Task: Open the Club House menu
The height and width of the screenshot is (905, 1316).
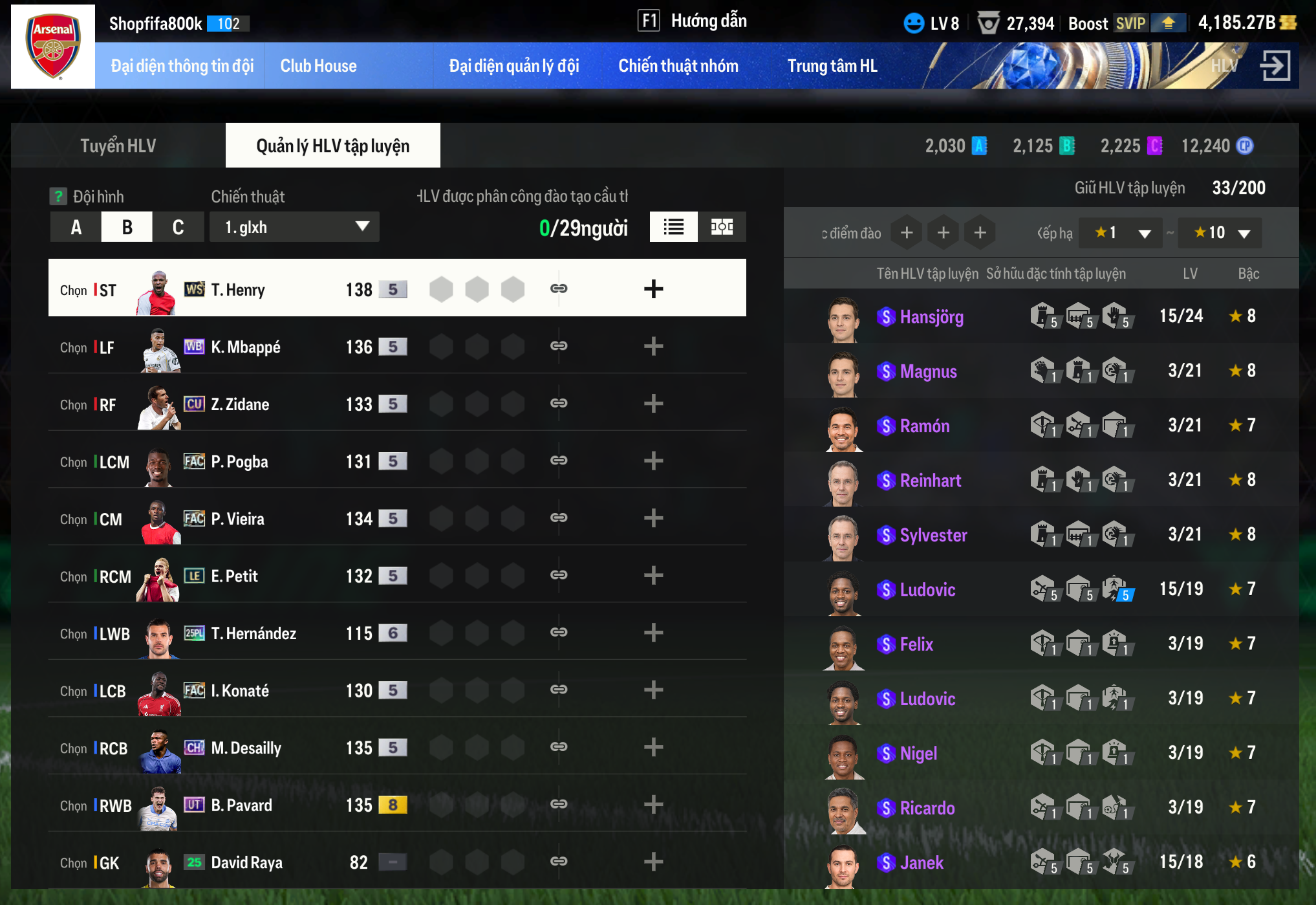Action: pyautogui.click(x=318, y=66)
